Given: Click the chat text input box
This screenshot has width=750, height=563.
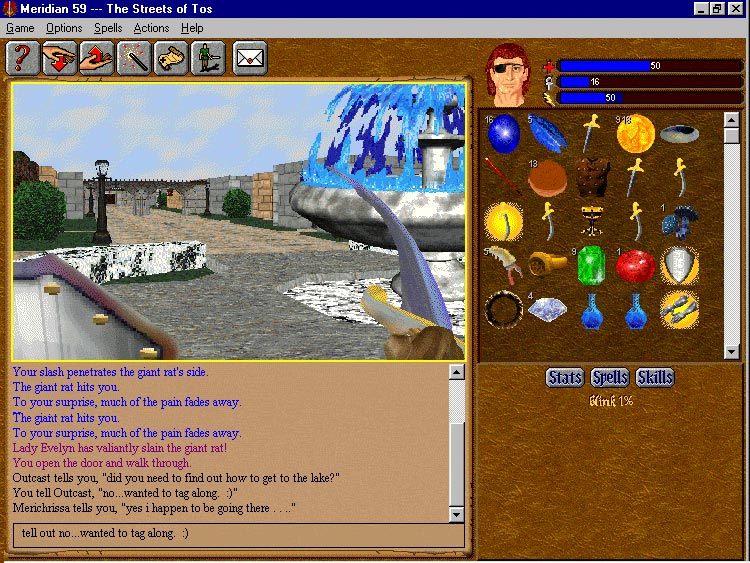Looking at the screenshot, I should click(240, 533).
